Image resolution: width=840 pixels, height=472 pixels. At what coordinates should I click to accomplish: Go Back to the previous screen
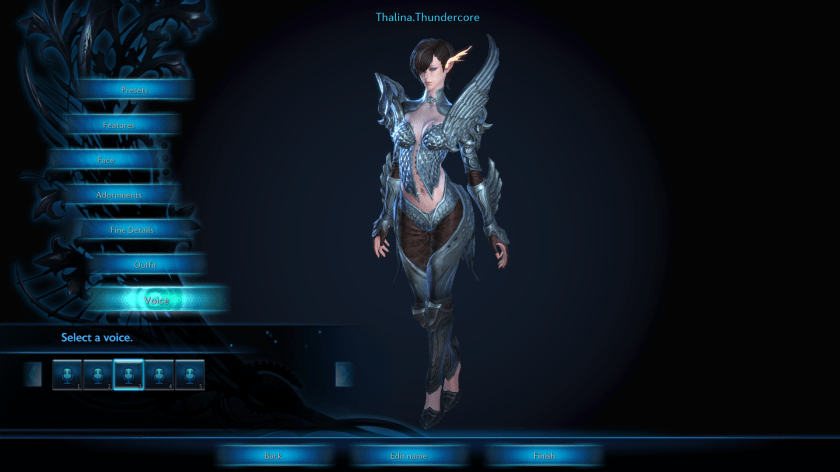tap(273, 456)
